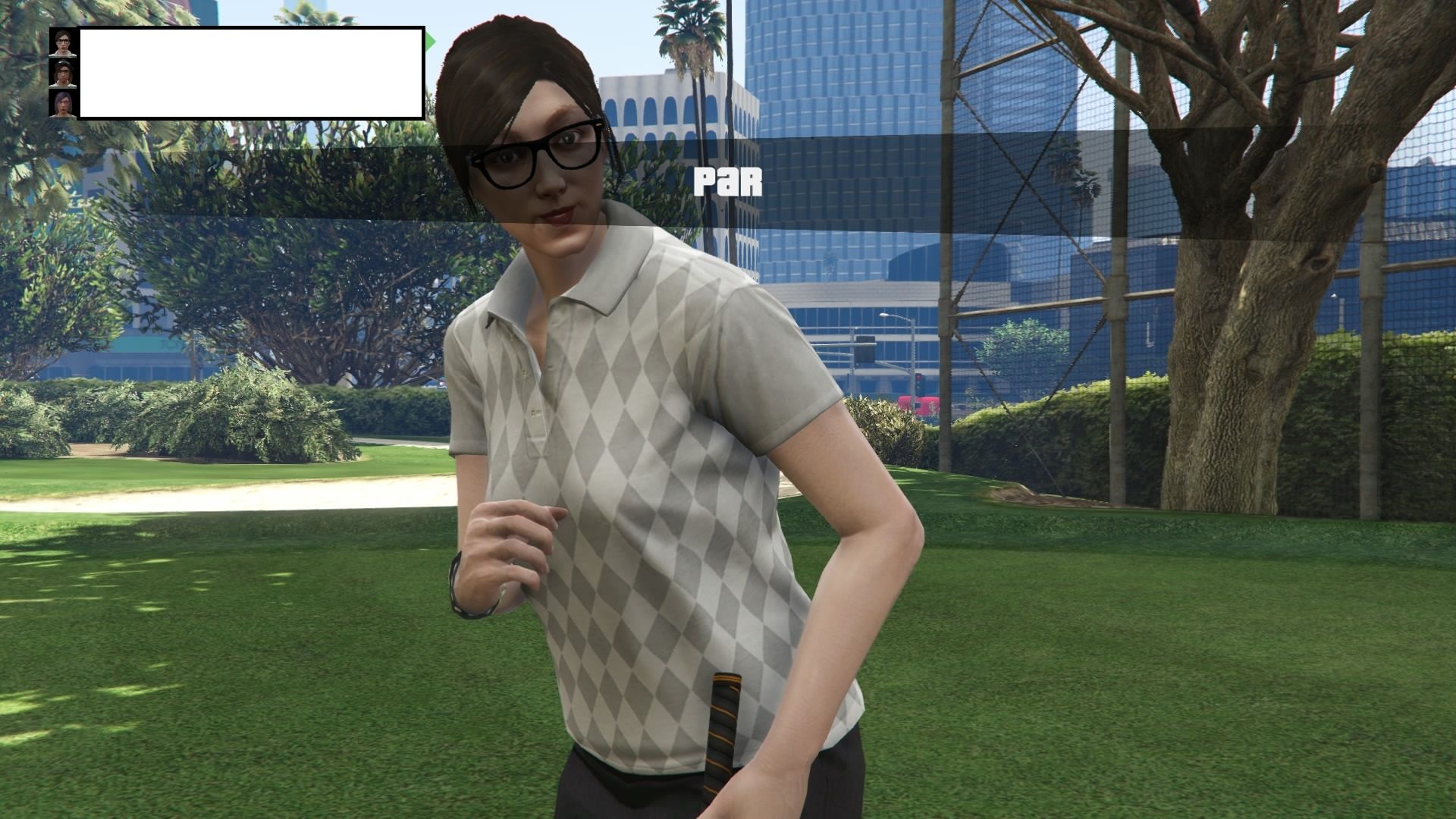This screenshot has height=819, width=1456.
Task: Toggle visibility of the purple-haired player's card
Action: pyautogui.click(x=62, y=104)
